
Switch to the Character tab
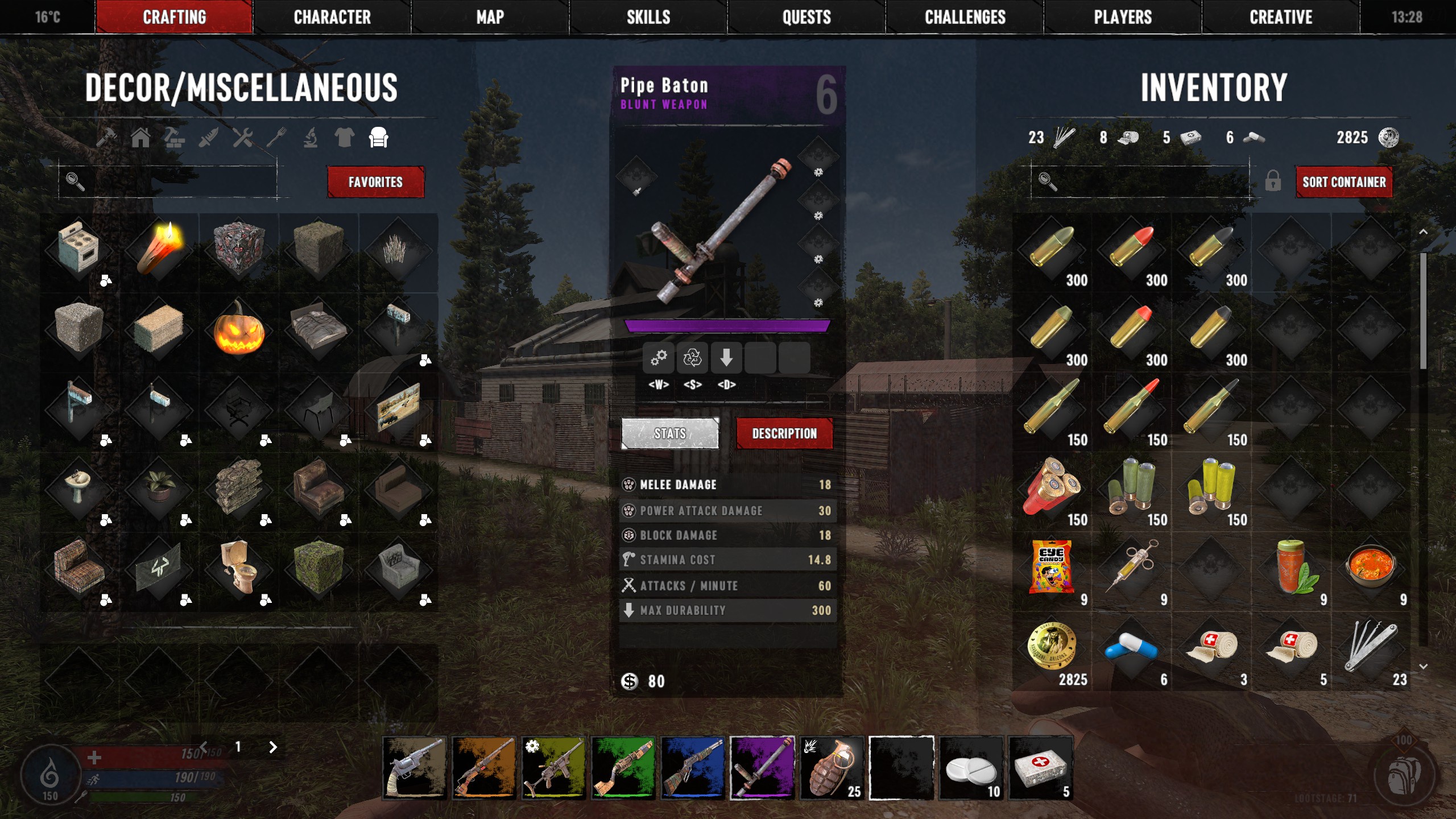click(332, 17)
